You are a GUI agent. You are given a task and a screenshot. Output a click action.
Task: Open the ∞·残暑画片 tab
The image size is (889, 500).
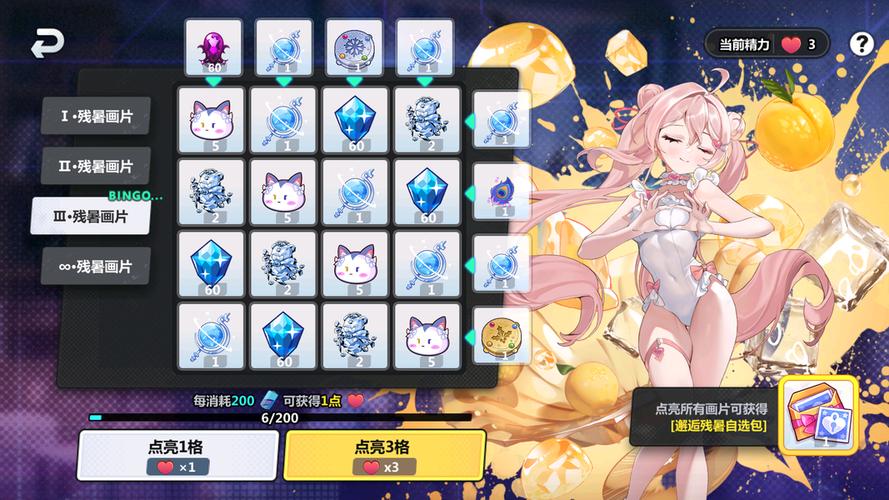coord(96,267)
